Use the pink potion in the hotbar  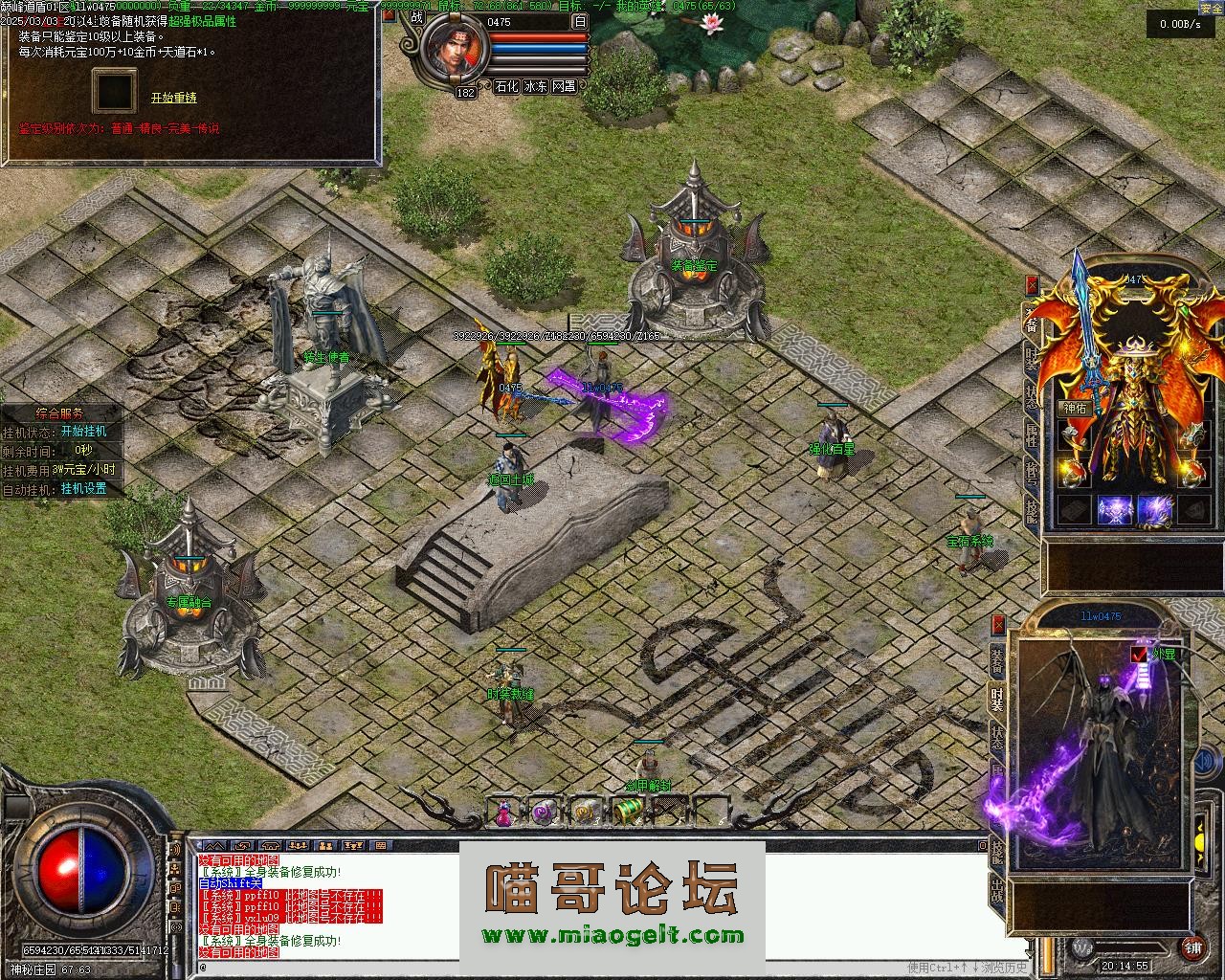tap(503, 812)
